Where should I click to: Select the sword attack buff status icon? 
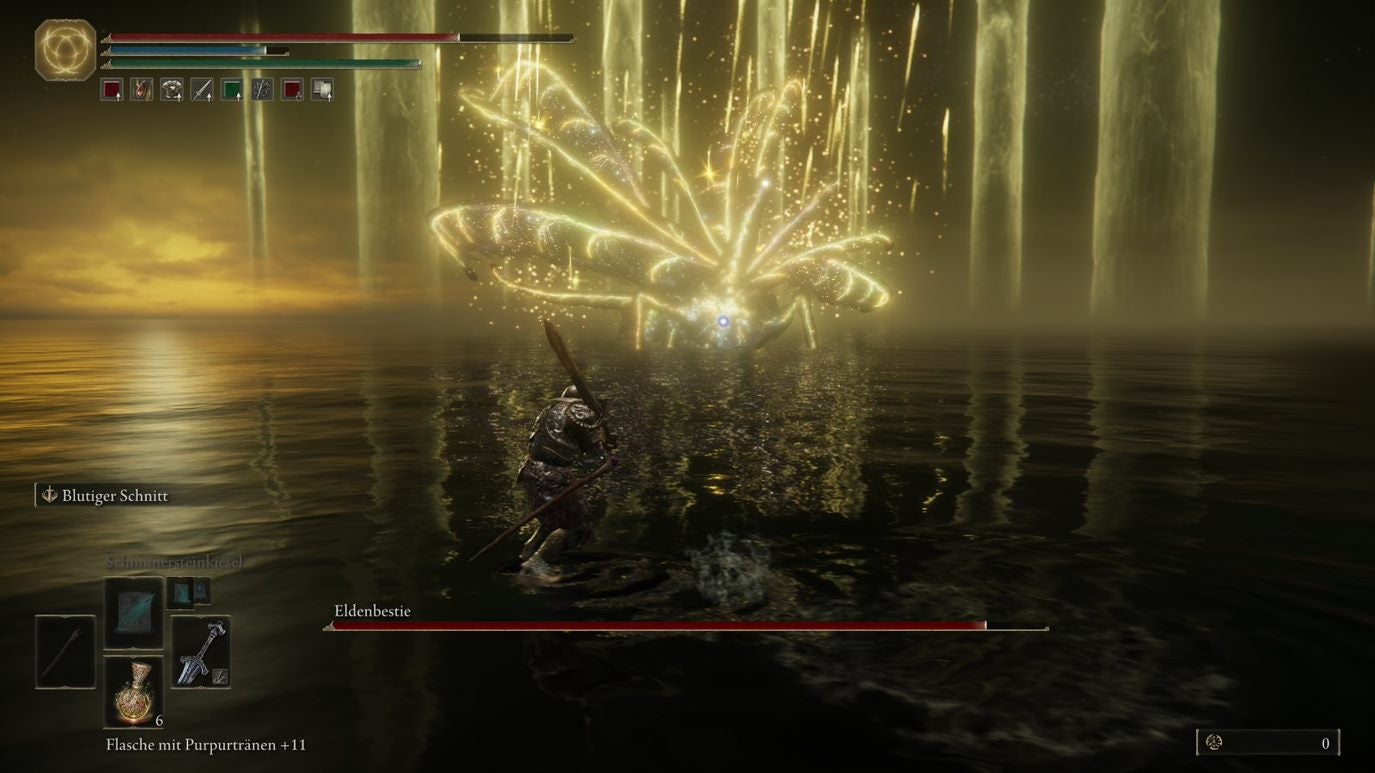(202, 90)
